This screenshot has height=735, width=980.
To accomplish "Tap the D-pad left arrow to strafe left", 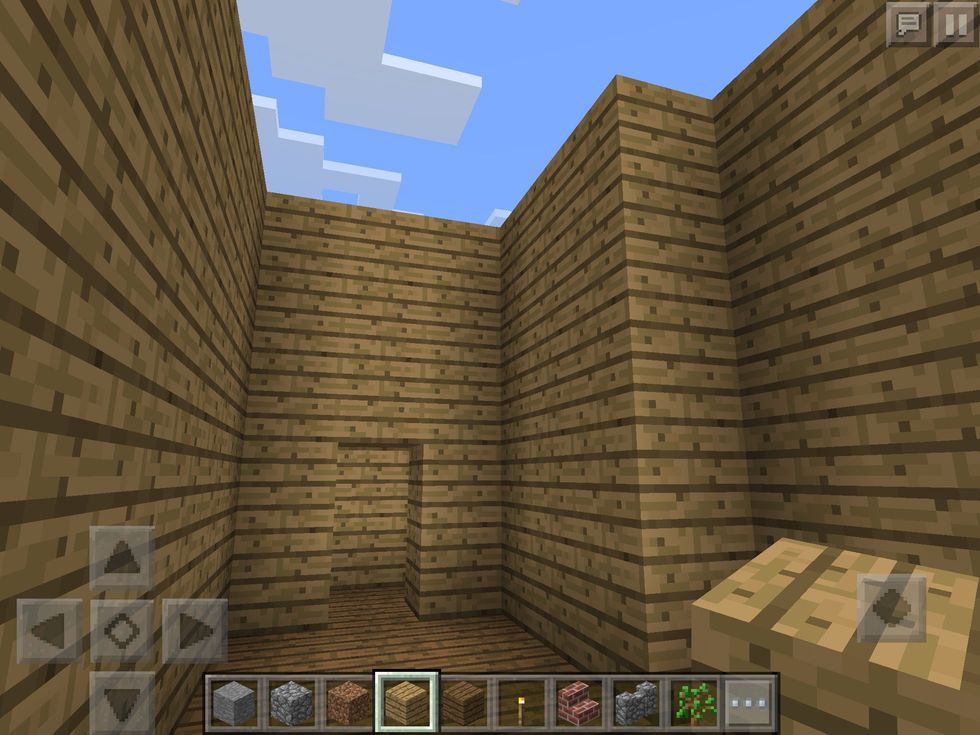I will [x=50, y=631].
